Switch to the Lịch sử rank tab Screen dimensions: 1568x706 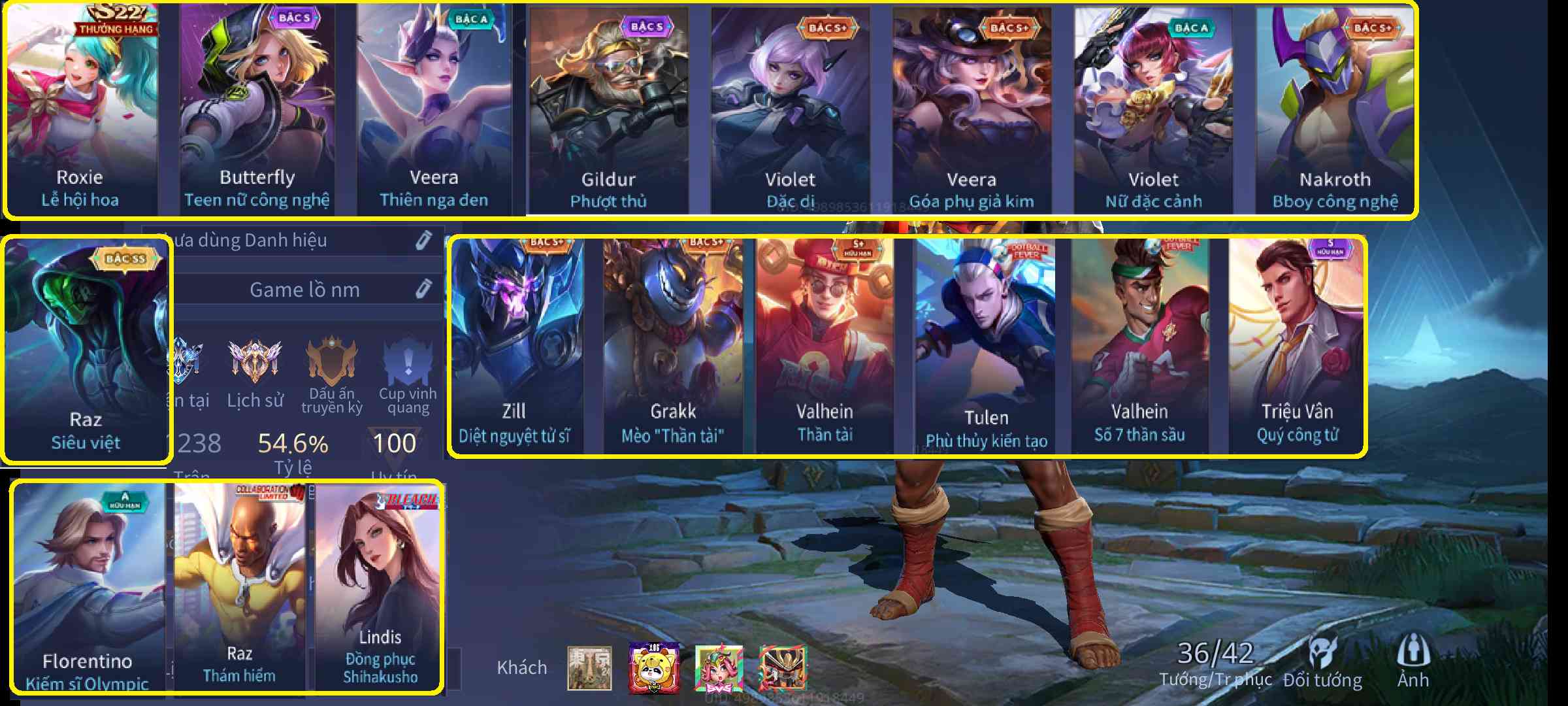[x=255, y=373]
